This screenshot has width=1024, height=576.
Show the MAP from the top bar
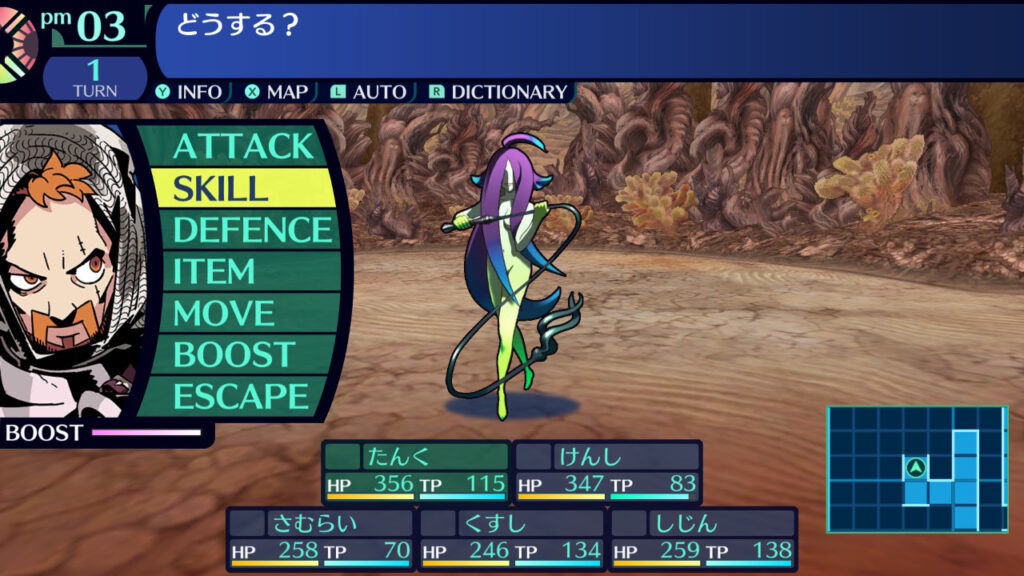click(277, 92)
